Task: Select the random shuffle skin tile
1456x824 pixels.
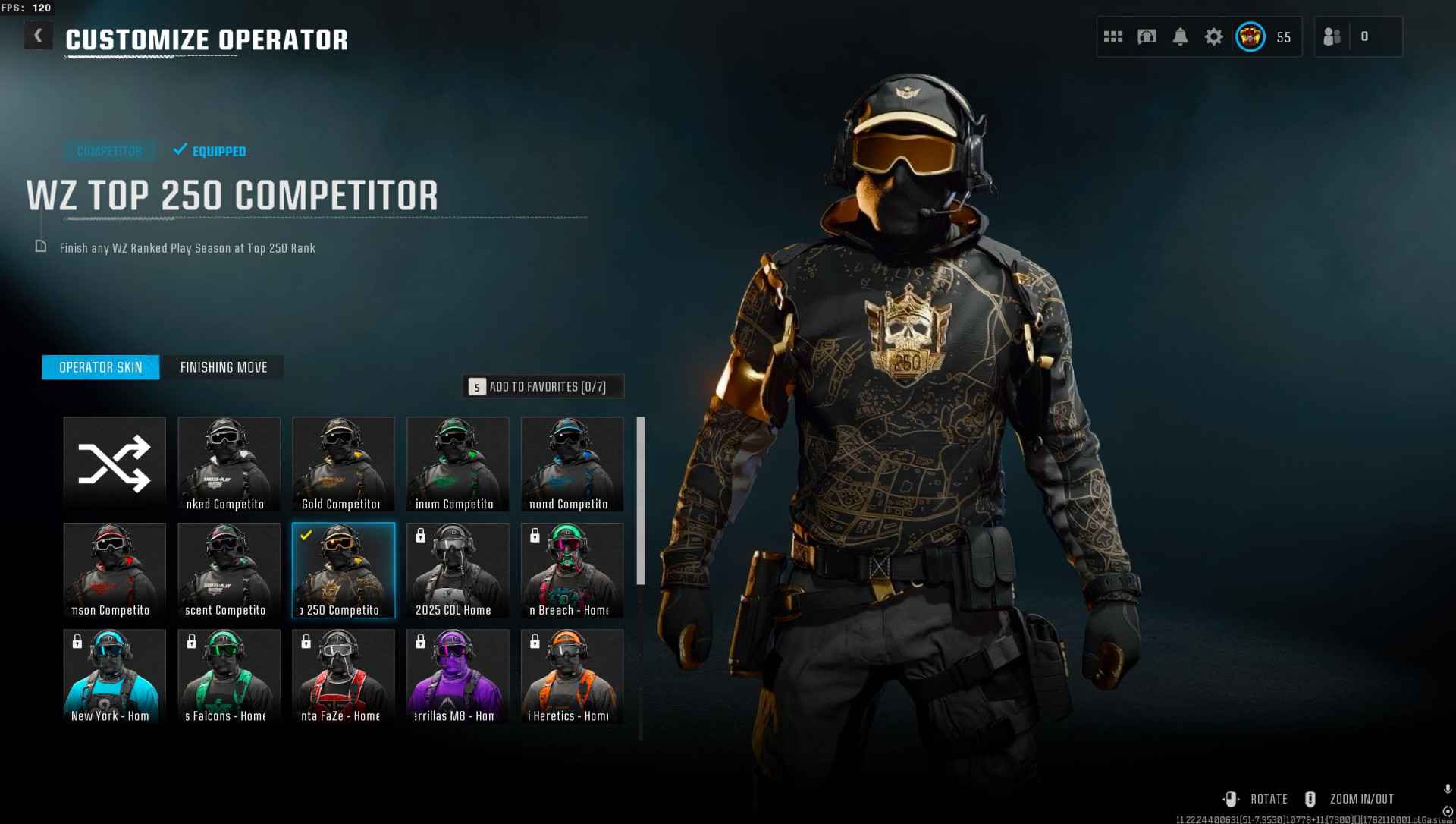Action: [115, 464]
